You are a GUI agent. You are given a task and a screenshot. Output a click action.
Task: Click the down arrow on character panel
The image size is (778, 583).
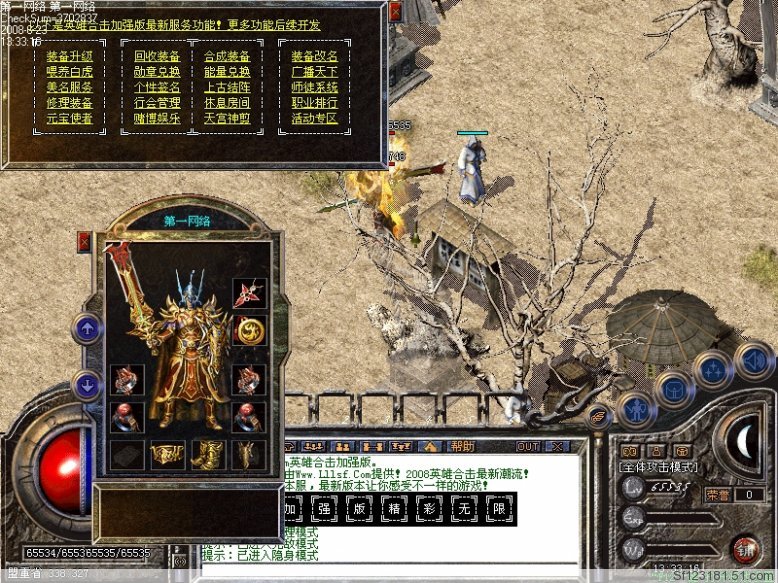88,383
